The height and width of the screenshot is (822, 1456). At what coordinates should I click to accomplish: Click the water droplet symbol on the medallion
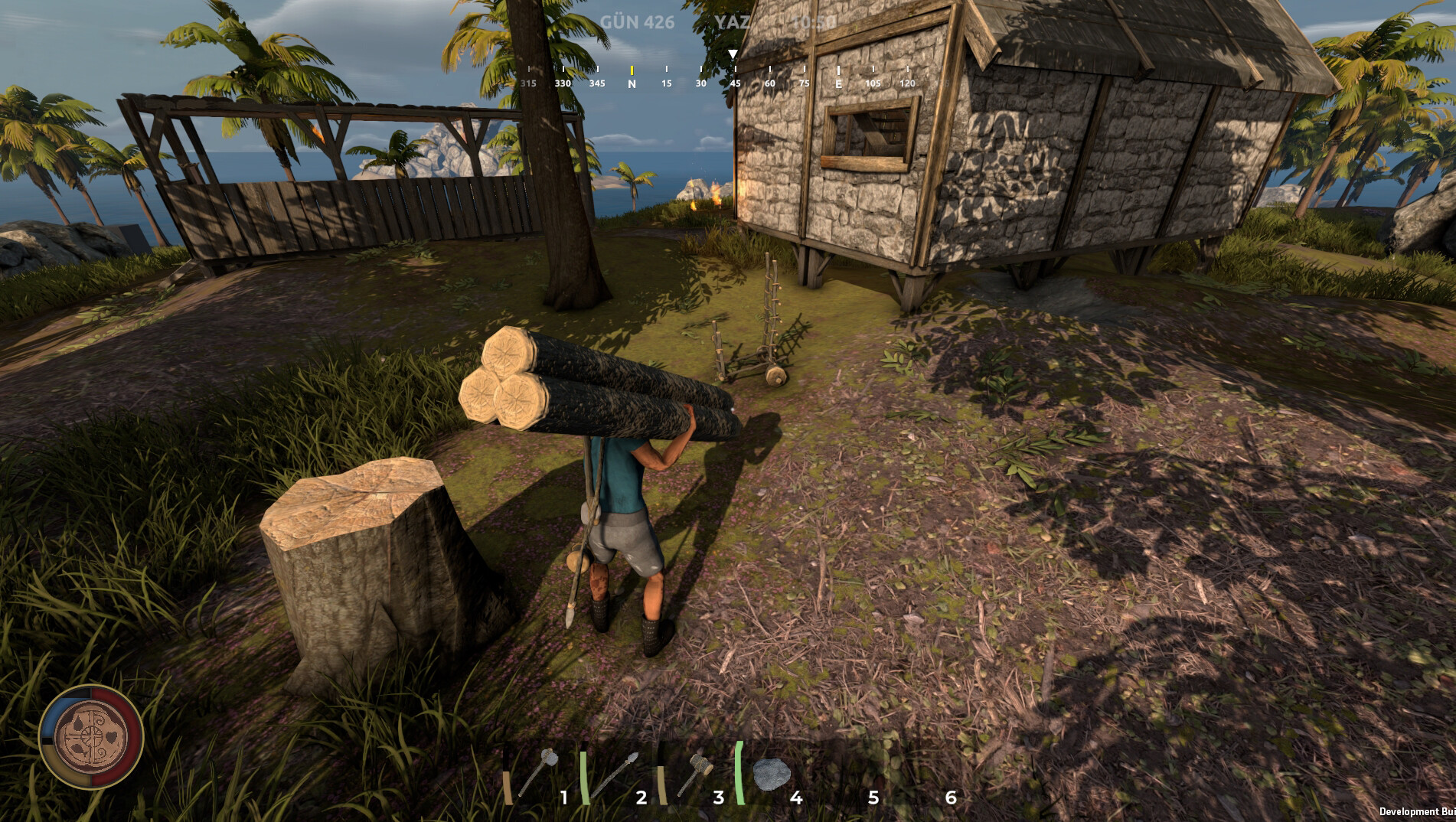click(78, 723)
